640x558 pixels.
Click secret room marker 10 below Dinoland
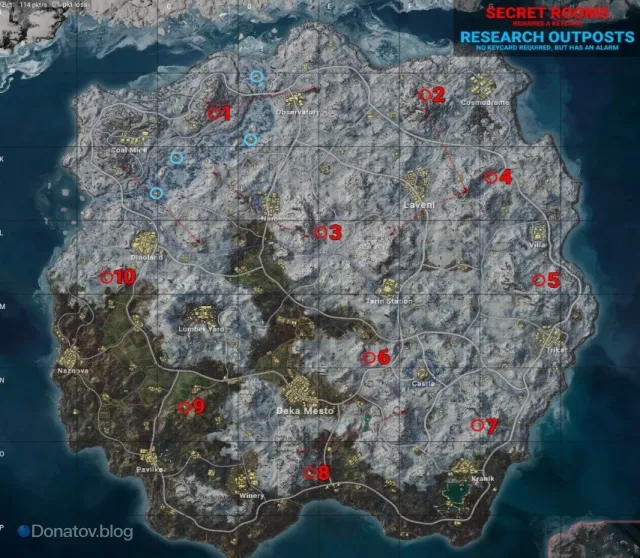(x=106, y=275)
